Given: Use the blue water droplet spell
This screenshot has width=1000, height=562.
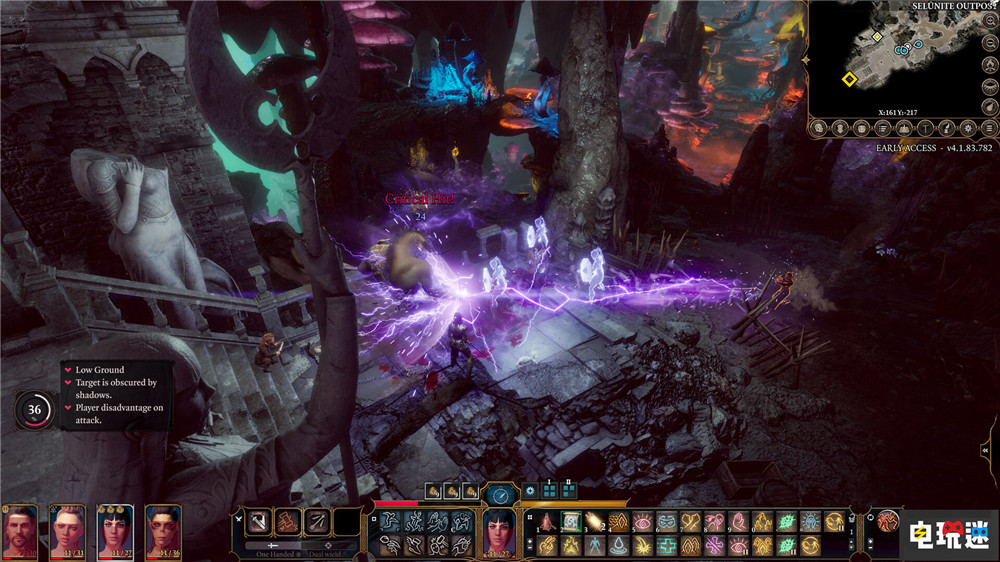Looking at the screenshot, I should 619,545.
